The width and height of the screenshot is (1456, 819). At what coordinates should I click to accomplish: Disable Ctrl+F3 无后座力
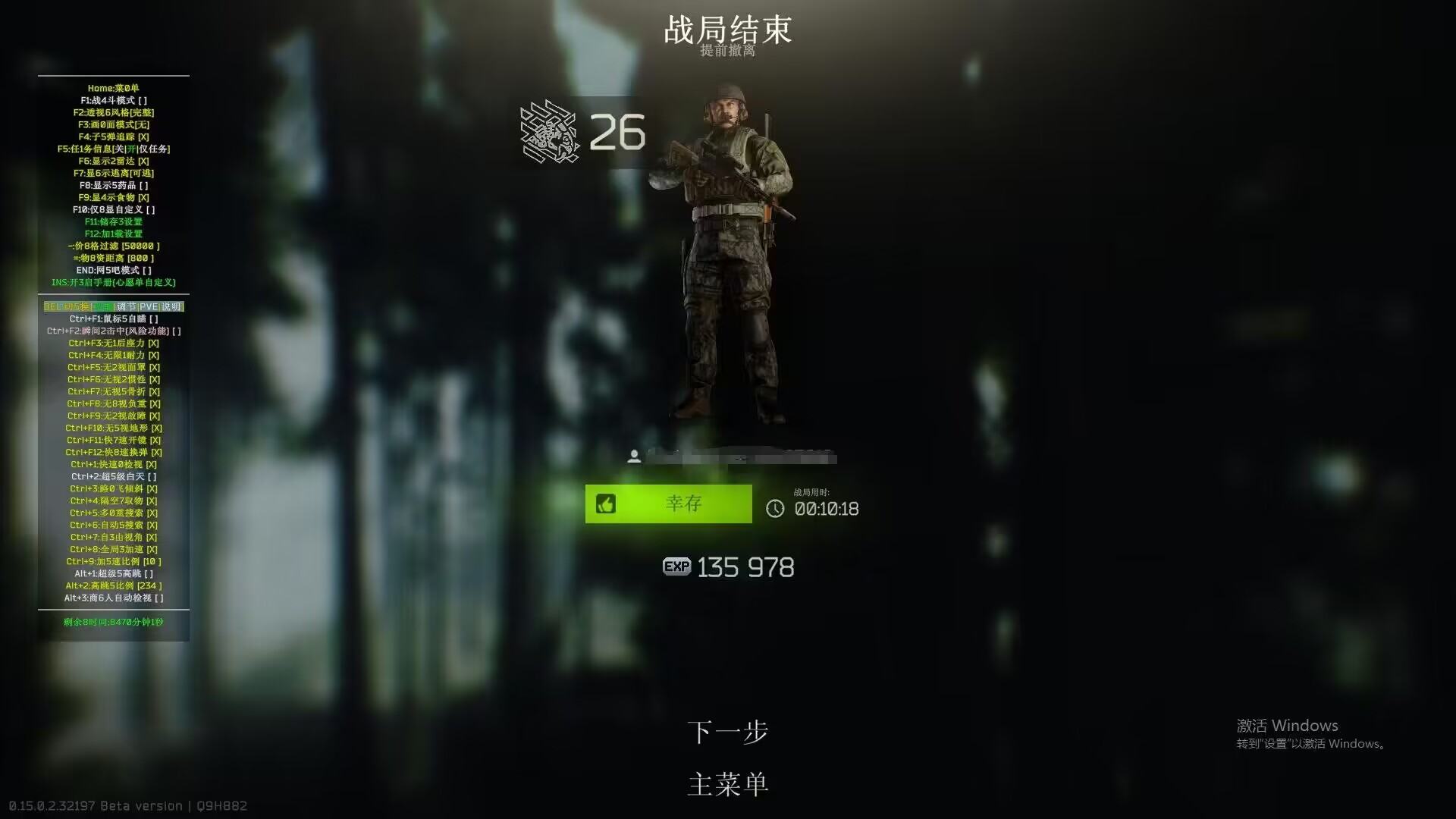(x=112, y=343)
